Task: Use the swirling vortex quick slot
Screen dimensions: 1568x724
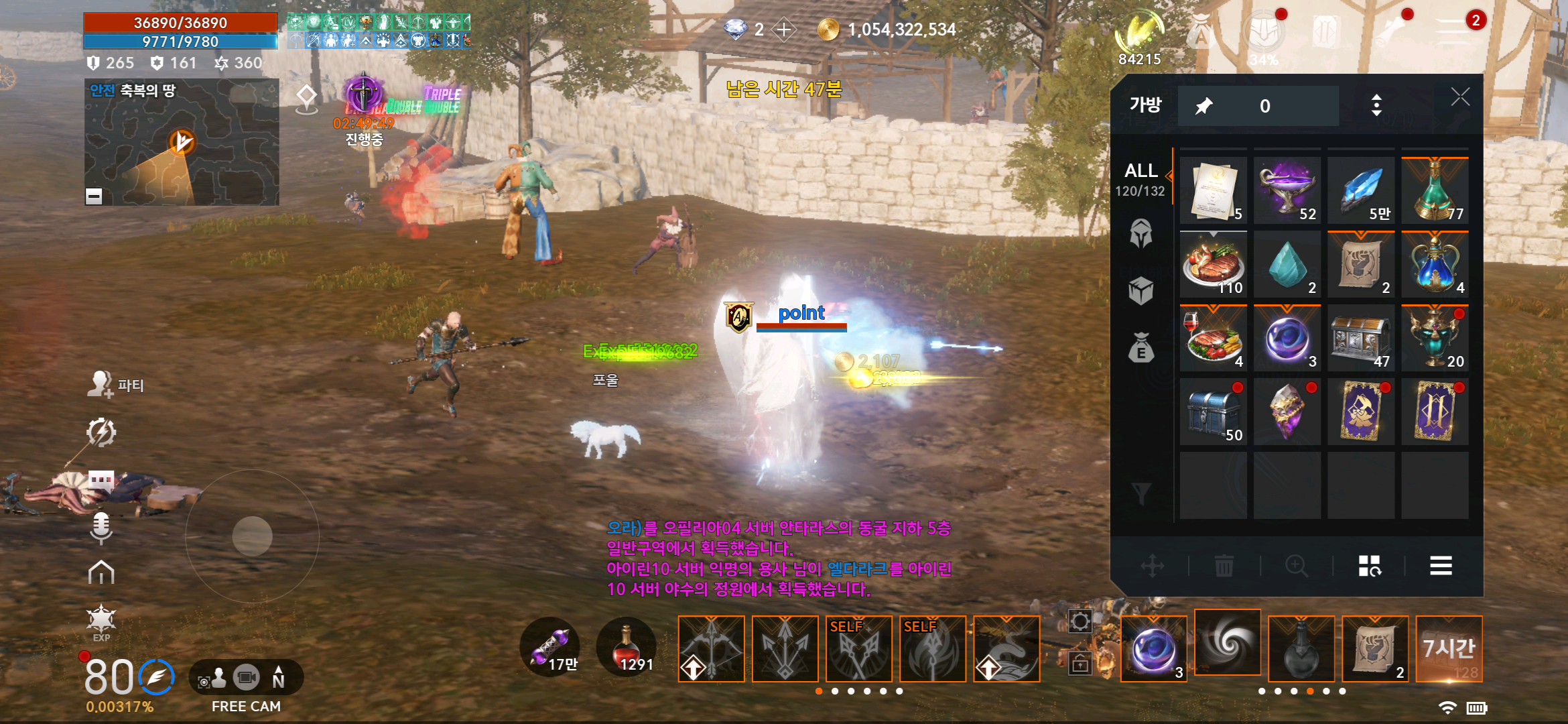Action: coord(1228,643)
